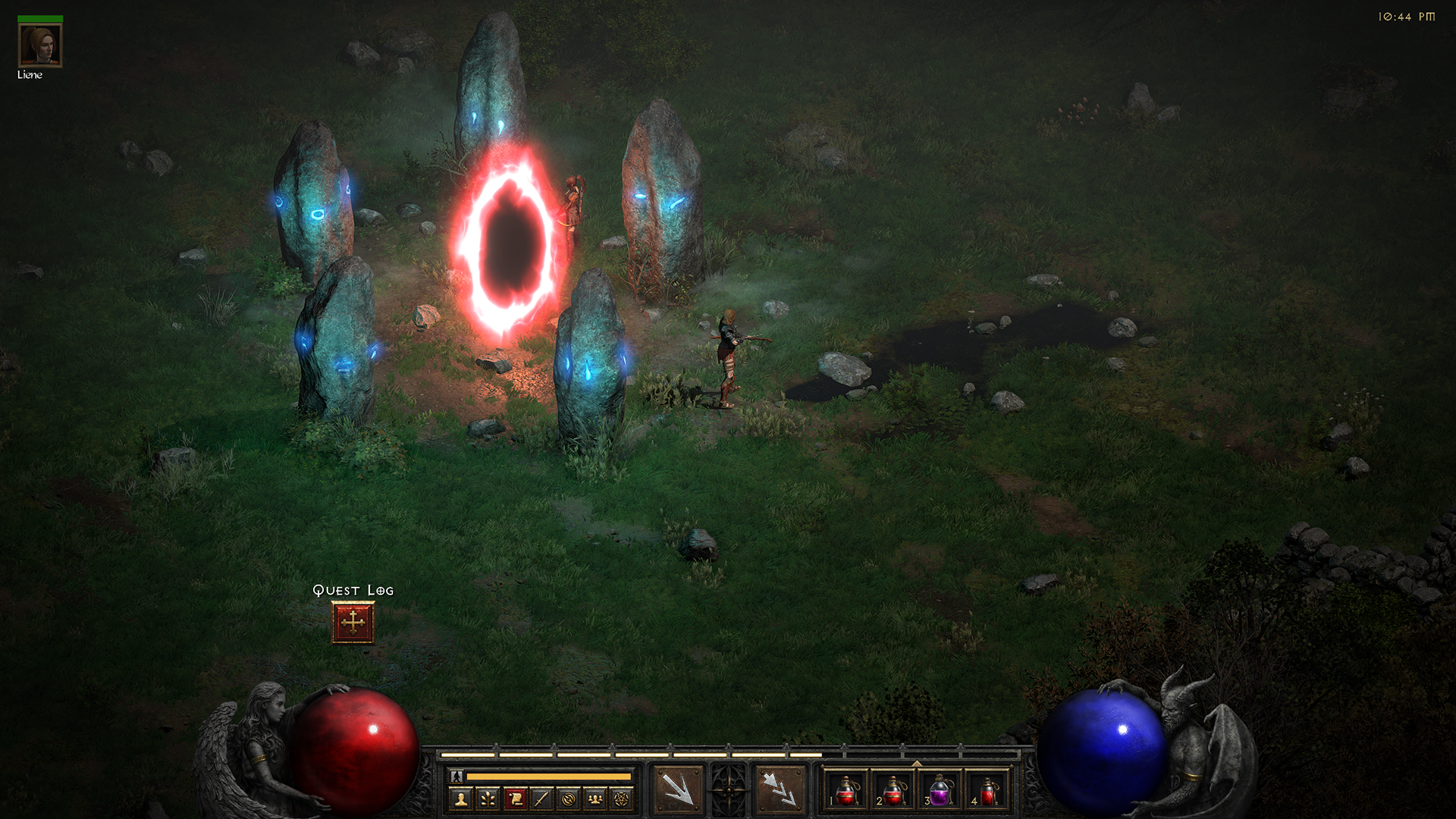The width and height of the screenshot is (1456, 819).
Task: Toggle the run/walk button
Action: 457,777
